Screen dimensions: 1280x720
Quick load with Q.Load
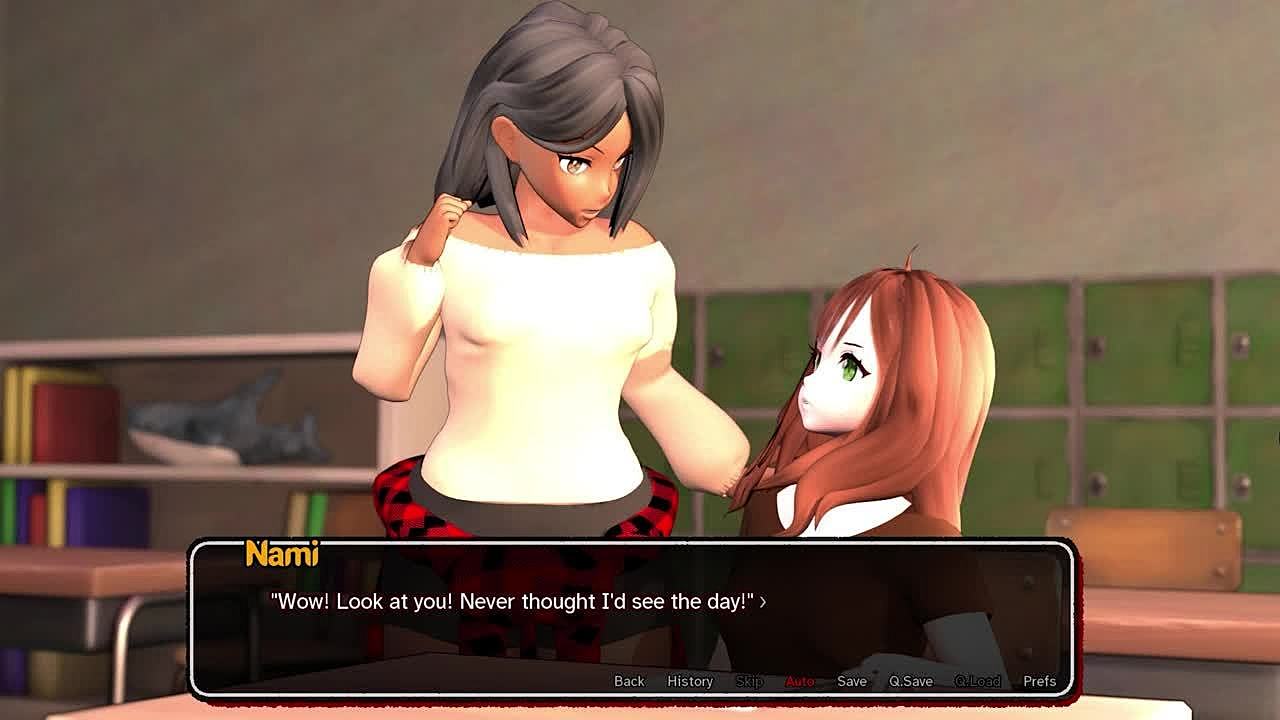point(977,681)
